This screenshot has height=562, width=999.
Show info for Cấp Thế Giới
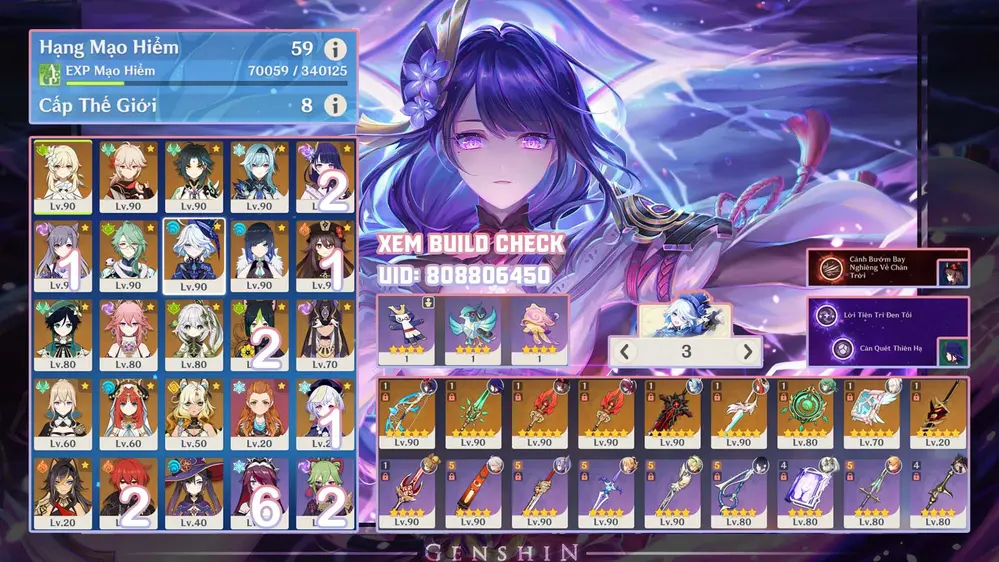coord(335,105)
